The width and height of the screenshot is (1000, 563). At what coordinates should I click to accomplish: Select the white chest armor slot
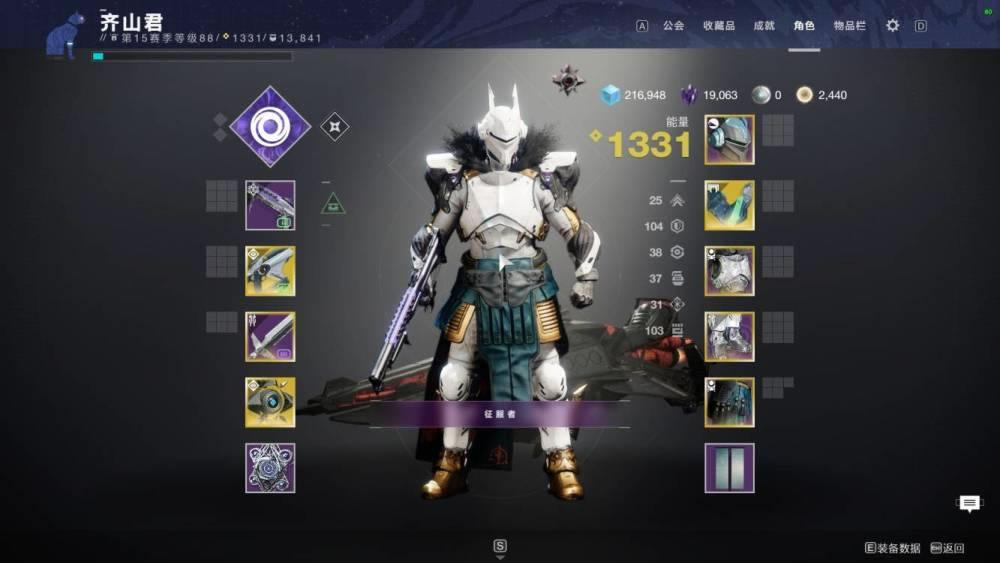(729, 271)
